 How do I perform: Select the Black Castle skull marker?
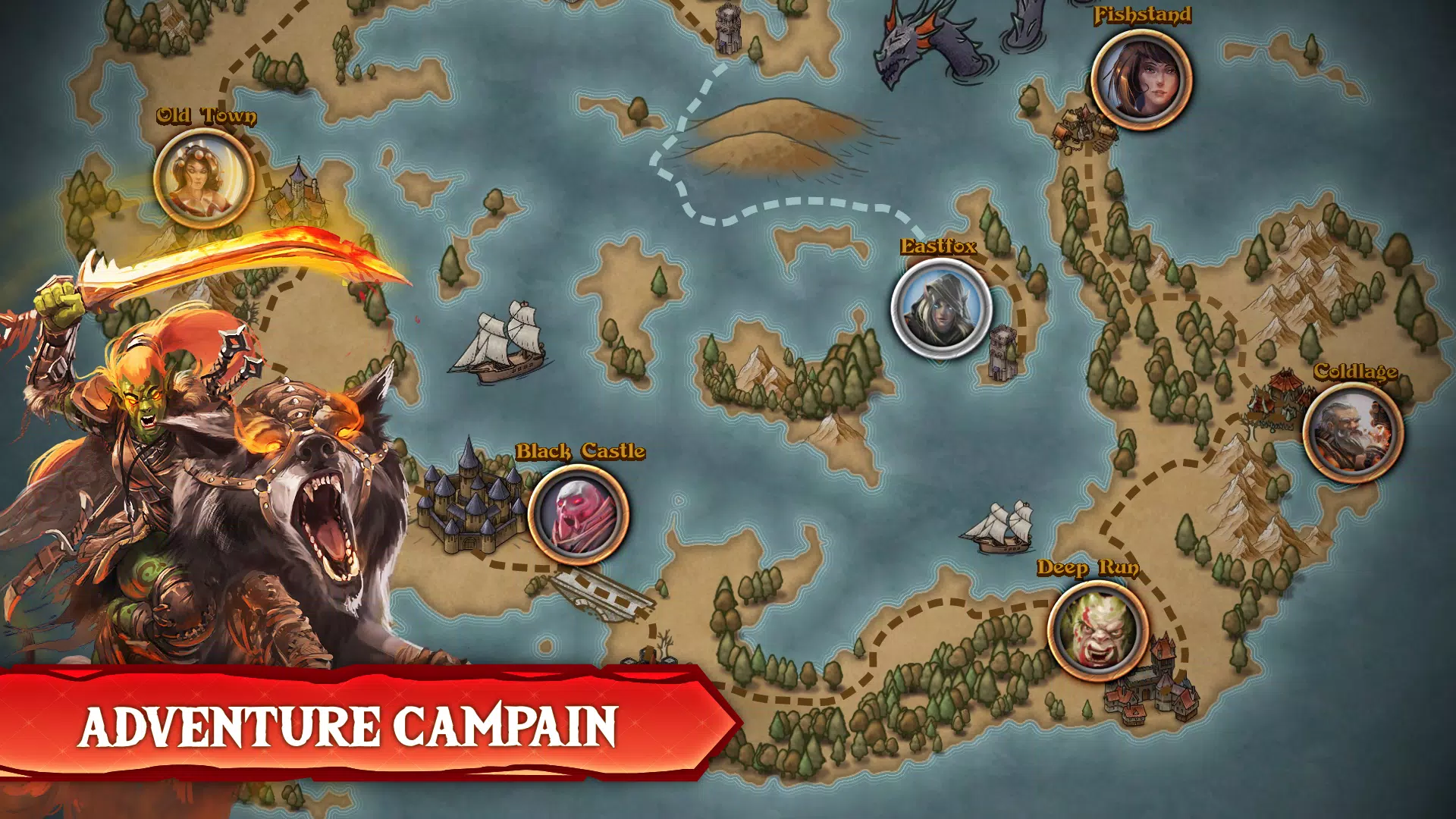[578, 514]
